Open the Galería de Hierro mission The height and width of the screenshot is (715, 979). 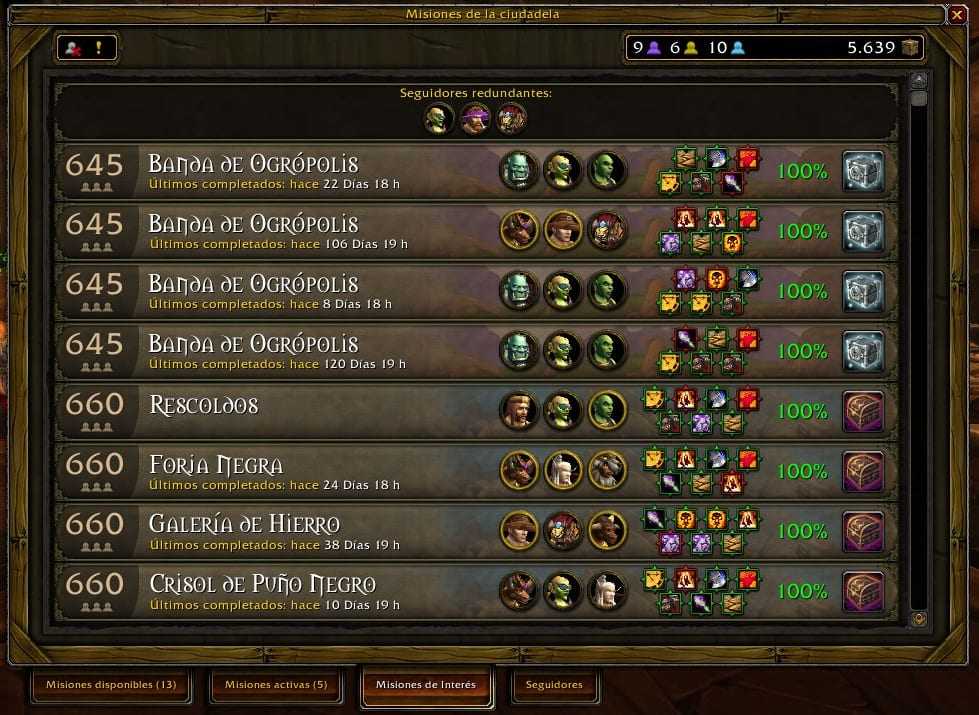[x=300, y=531]
